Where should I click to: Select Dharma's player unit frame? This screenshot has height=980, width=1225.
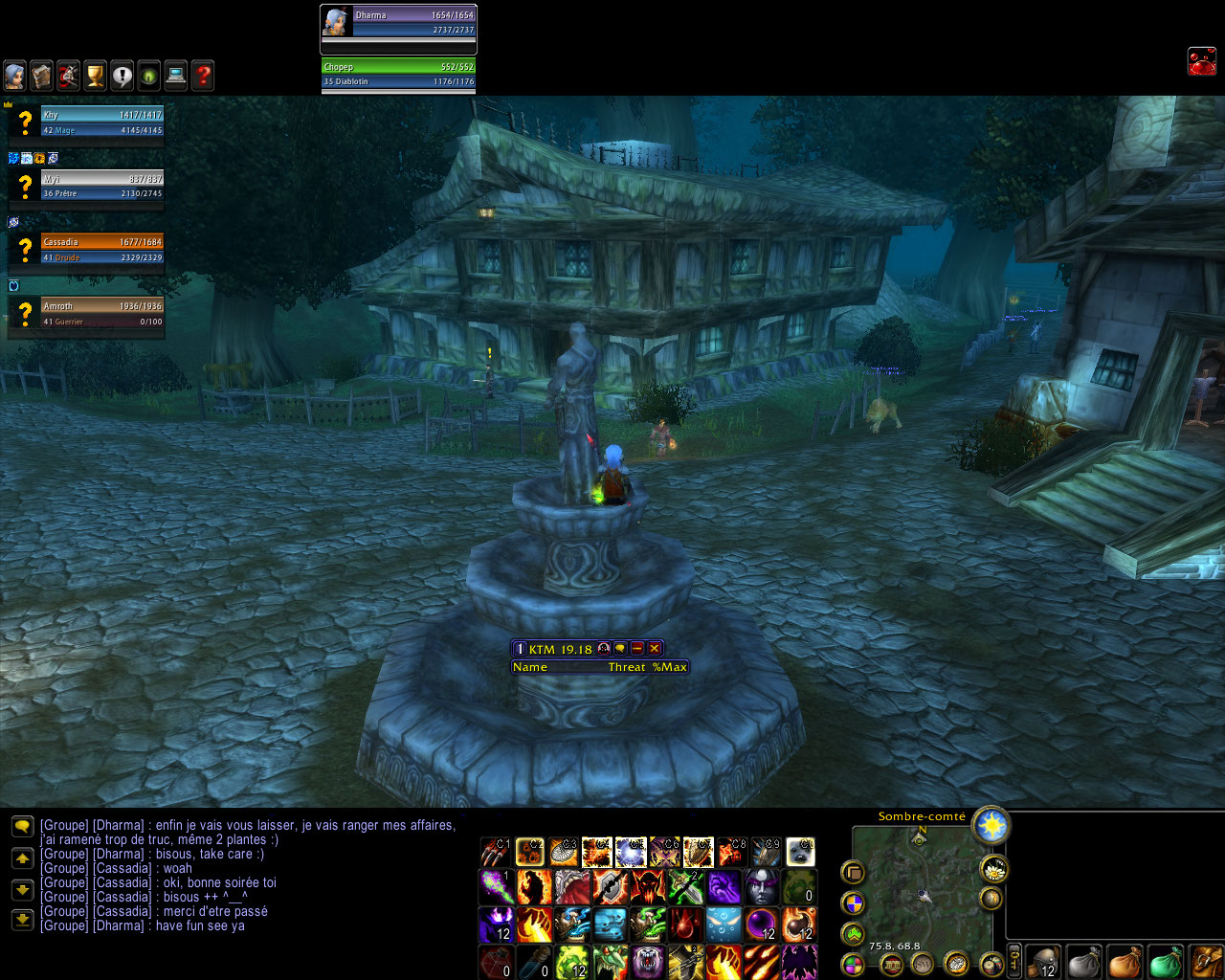click(398, 22)
